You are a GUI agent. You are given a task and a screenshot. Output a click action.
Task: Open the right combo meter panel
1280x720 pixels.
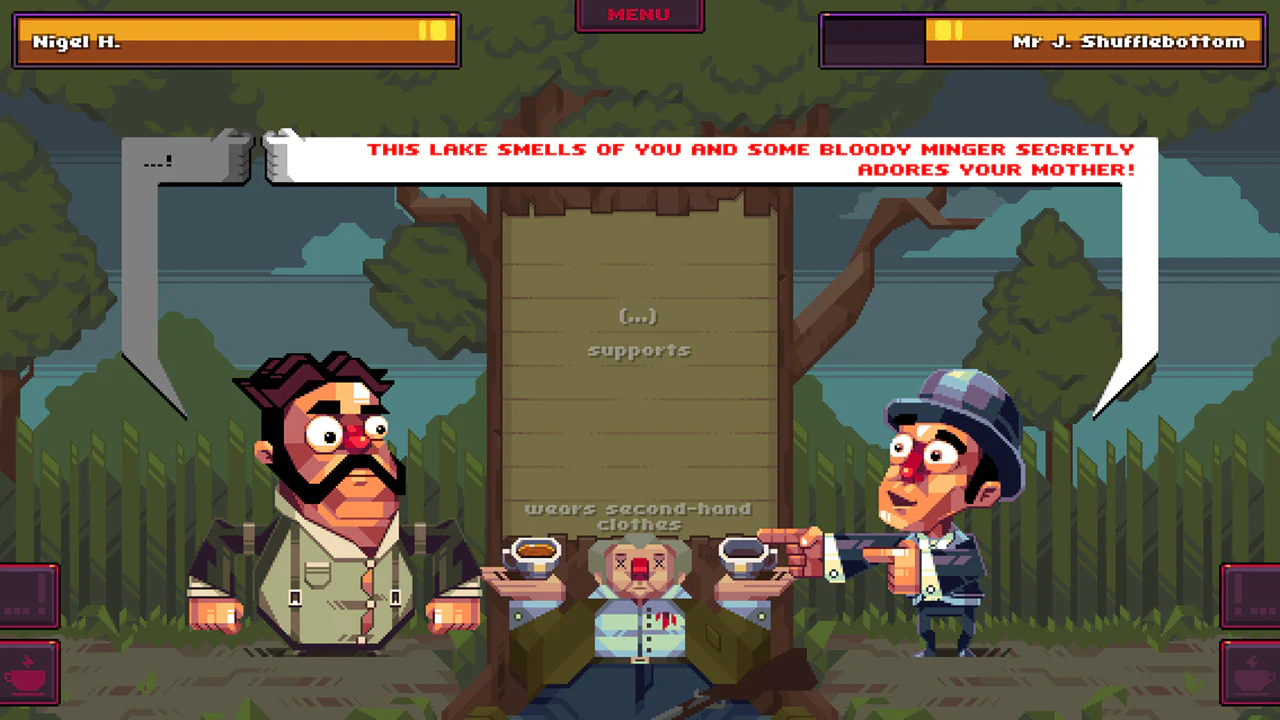point(1252,595)
